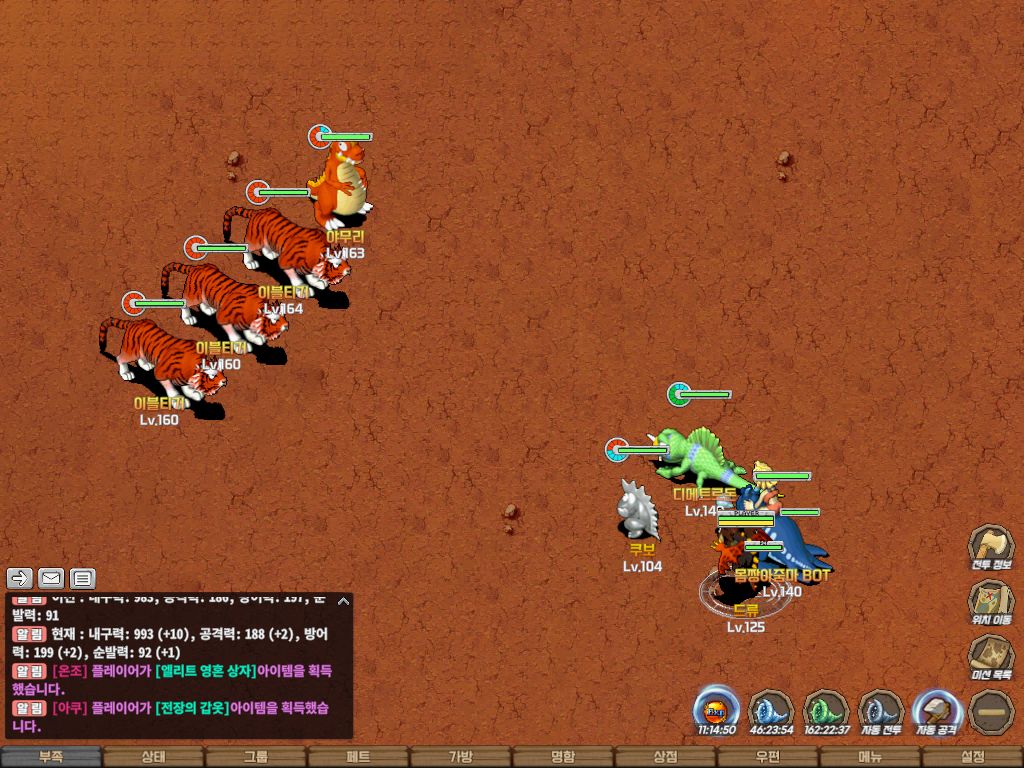This screenshot has width=1024, height=768.
Task: Click the Exp boost buff icon
Action: (x=716, y=709)
